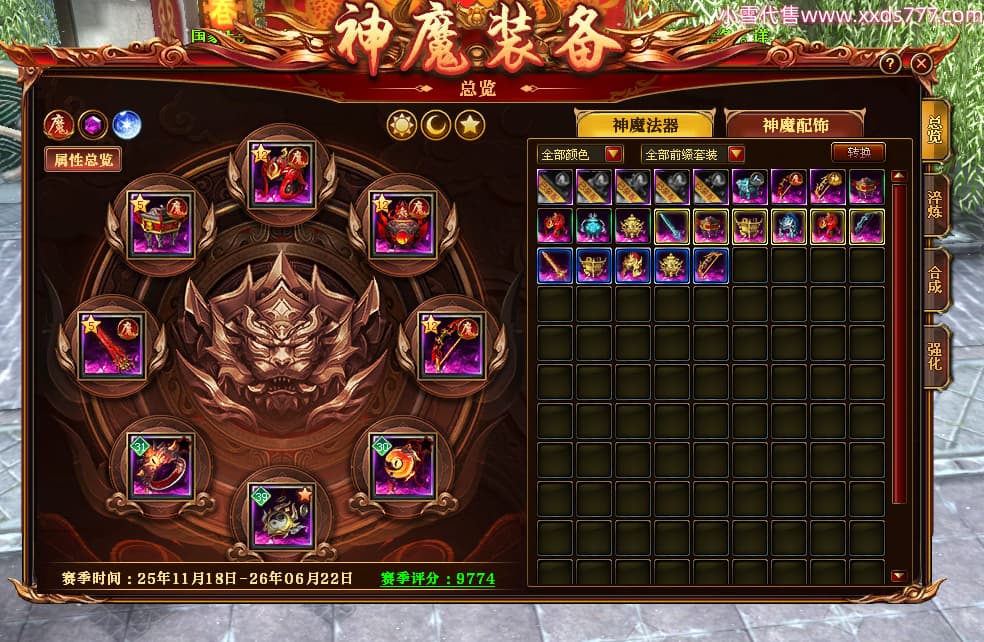Open the 全部颜色 color filter dropdown
Viewport: 984px width, 642px height.
point(580,154)
